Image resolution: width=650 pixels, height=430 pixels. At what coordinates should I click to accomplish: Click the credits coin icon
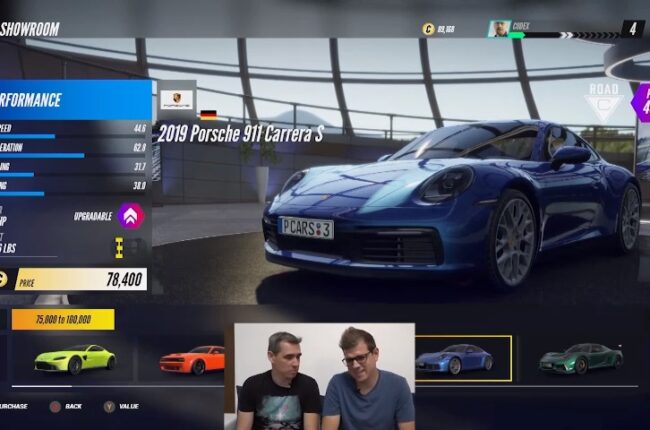(x=428, y=29)
